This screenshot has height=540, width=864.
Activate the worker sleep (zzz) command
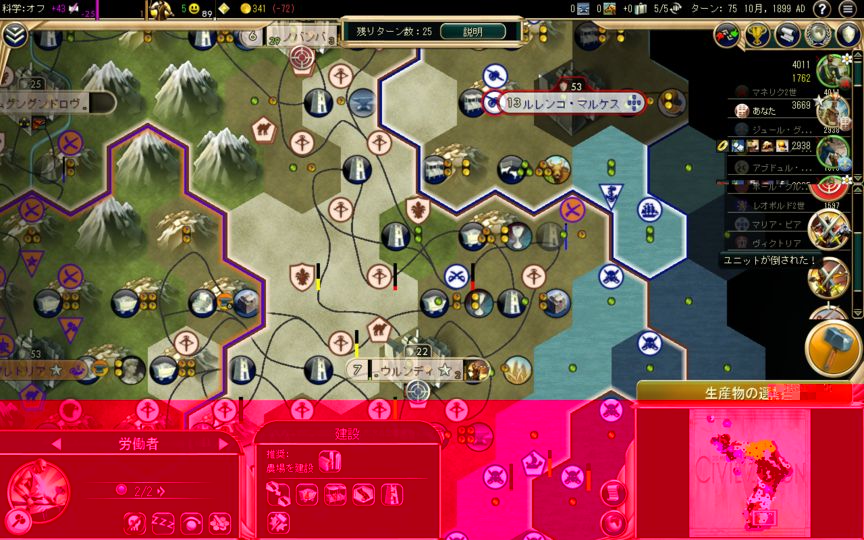point(163,522)
